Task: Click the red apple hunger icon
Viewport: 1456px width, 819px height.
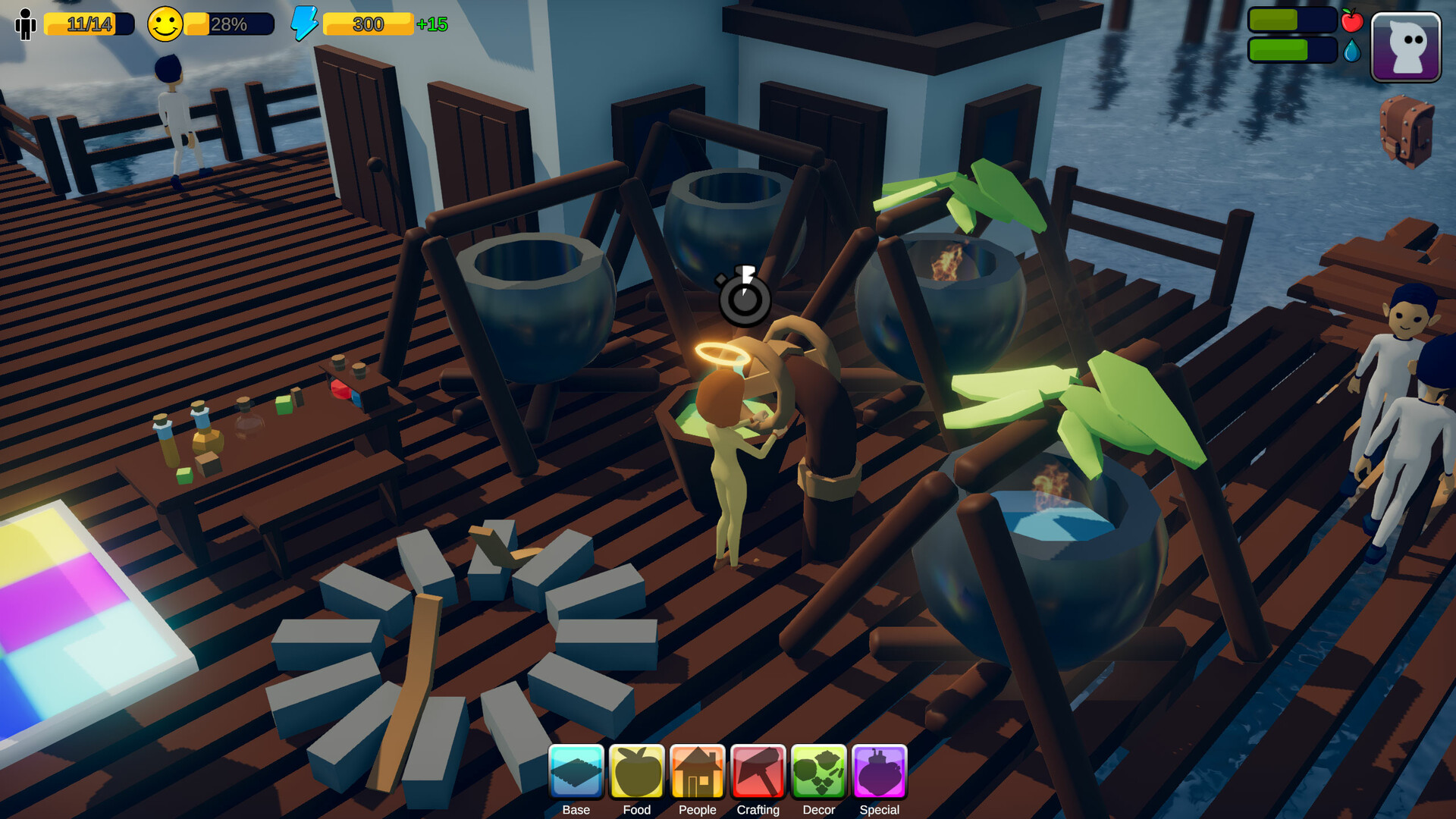Action: 1353,22
